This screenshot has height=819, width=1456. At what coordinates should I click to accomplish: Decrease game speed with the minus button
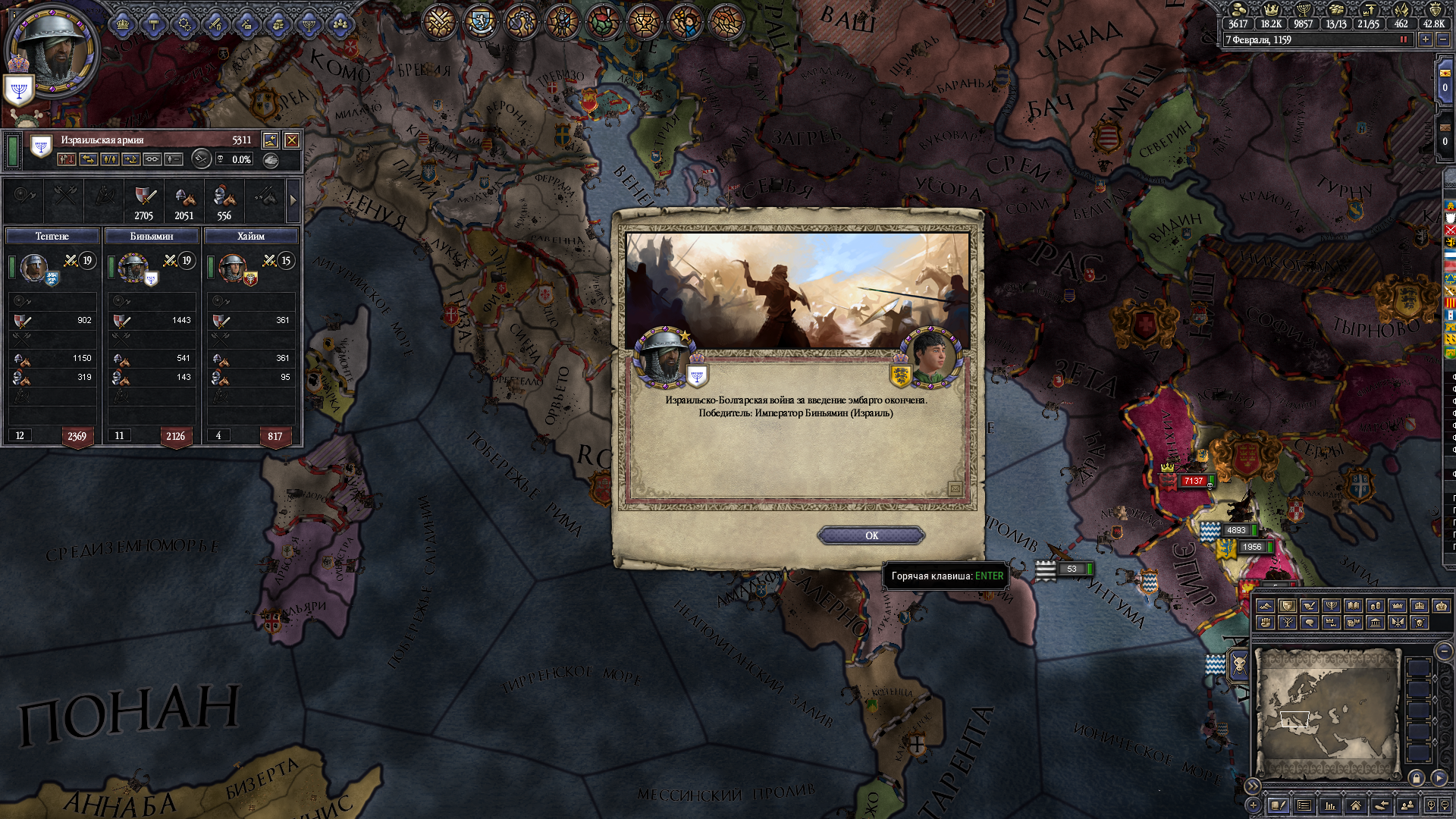coord(1443,39)
